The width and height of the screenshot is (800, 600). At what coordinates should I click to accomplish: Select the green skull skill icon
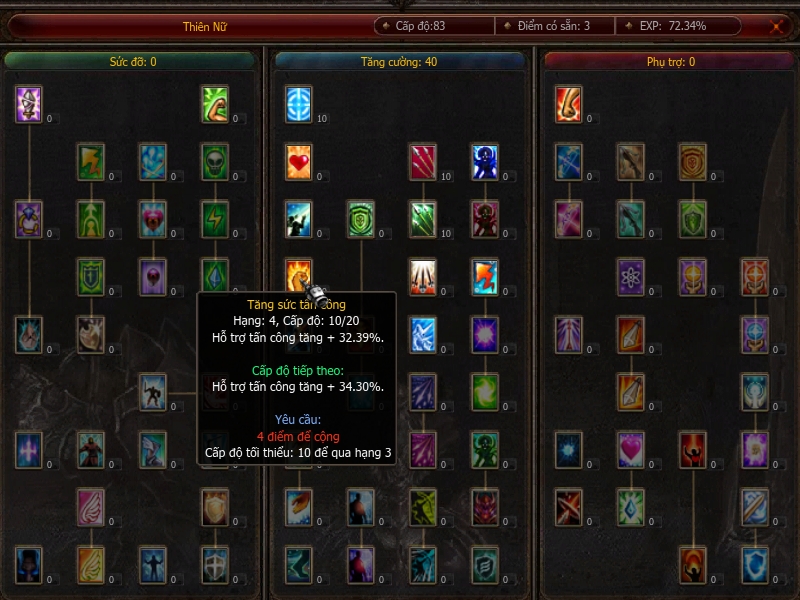tap(214, 161)
